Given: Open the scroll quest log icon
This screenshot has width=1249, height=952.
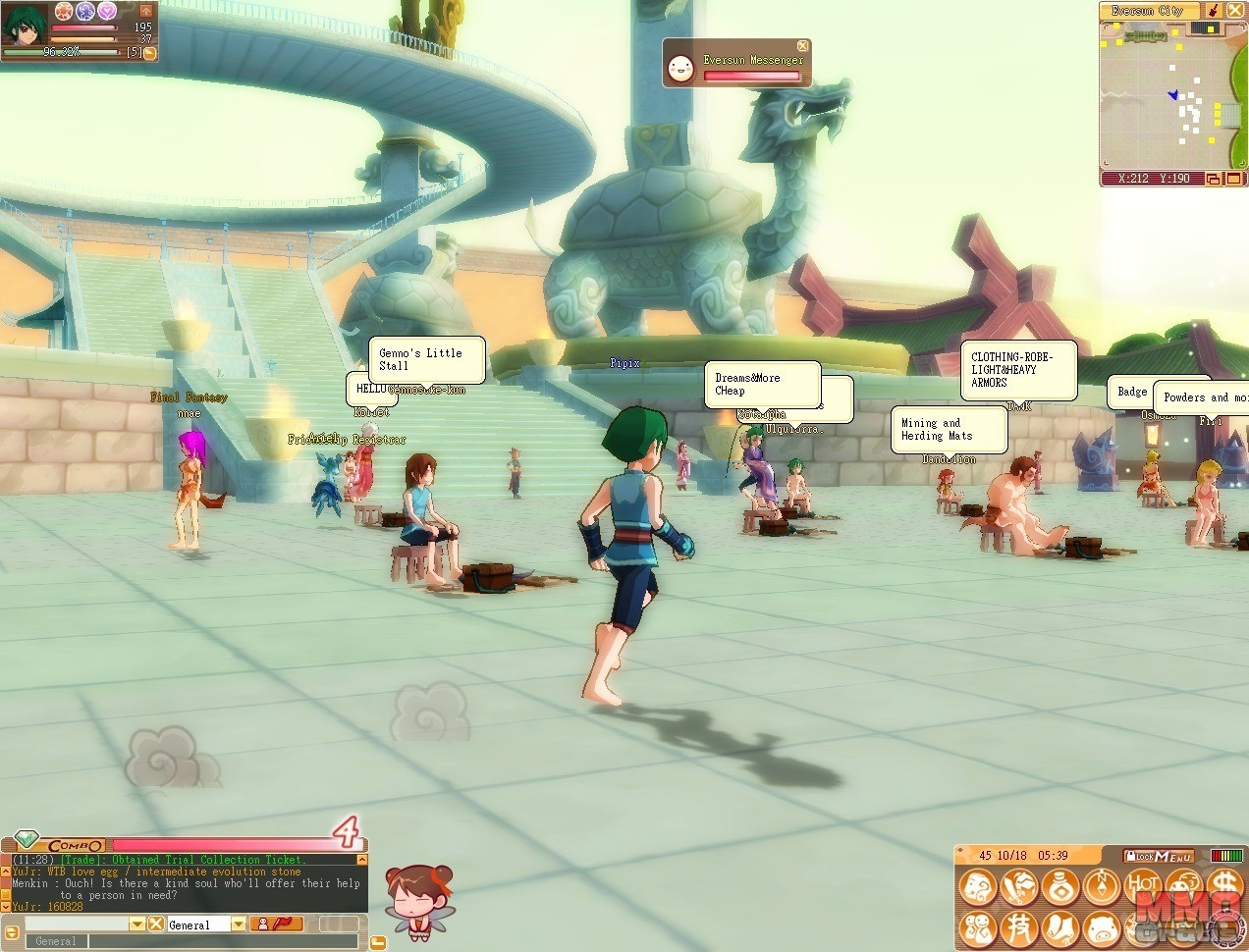Looking at the screenshot, I should click(x=1061, y=927).
